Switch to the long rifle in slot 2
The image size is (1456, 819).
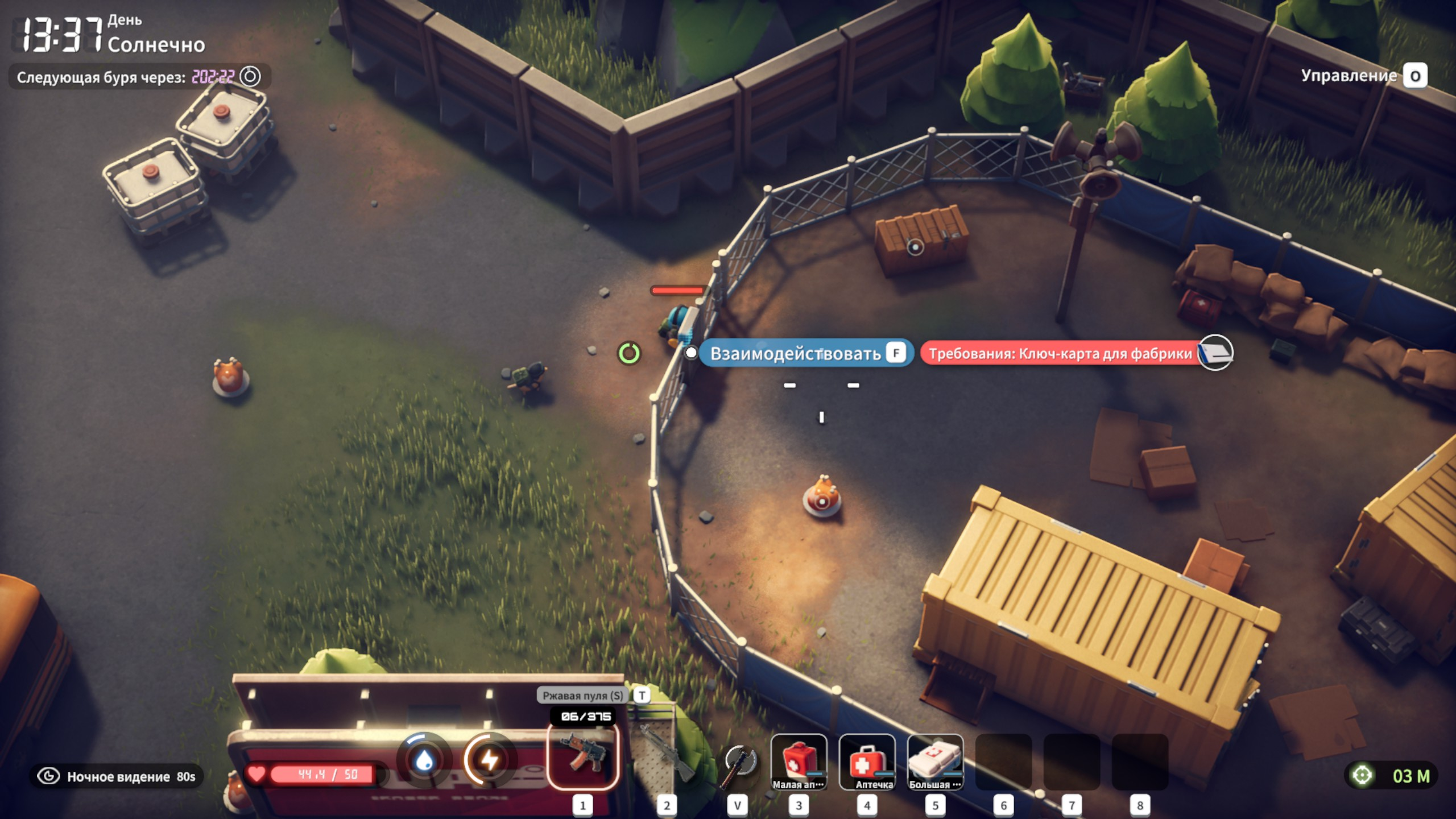(667, 759)
